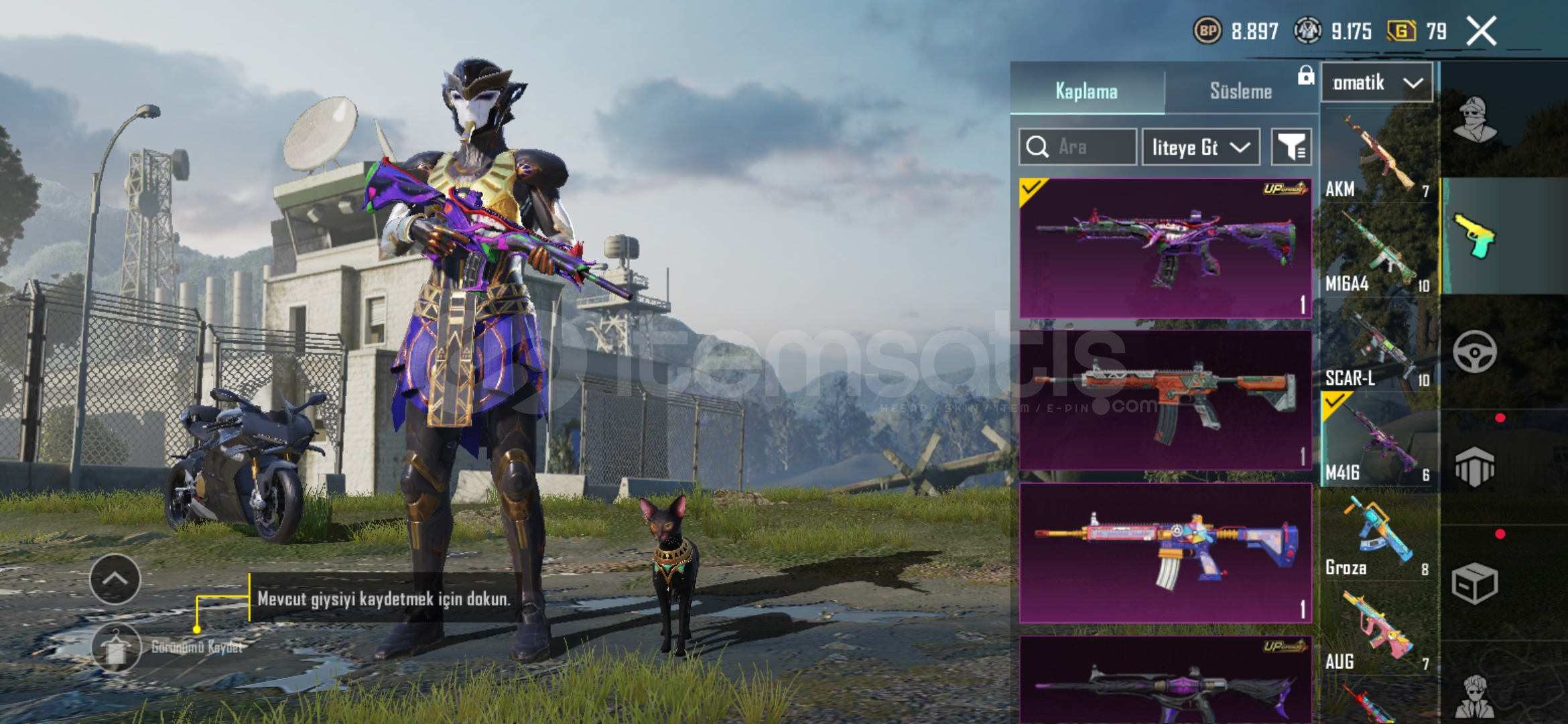Image resolution: width=1568 pixels, height=724 pixels.
Task: Open the sort dropdown next to search
Action: click(x=1200, y=147)
